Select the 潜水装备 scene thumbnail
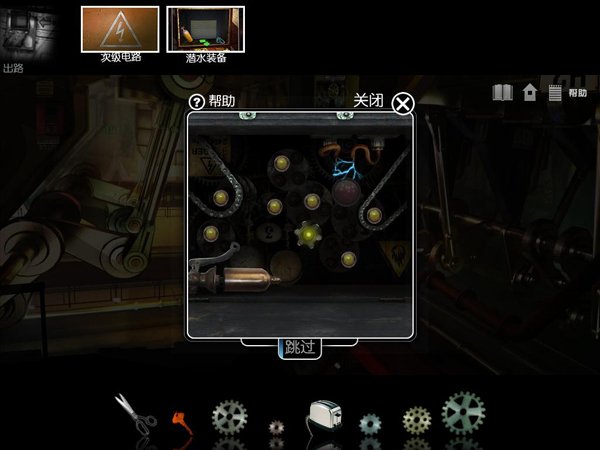This screenshot has width=600, height=450. coord(204,30)
